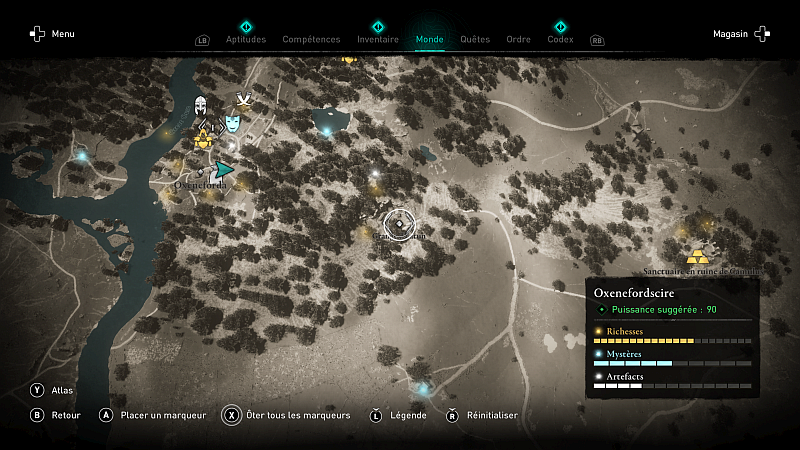The image size is (800, 450).
Task: Select the Monde tab
Action: tap(430, 40)
